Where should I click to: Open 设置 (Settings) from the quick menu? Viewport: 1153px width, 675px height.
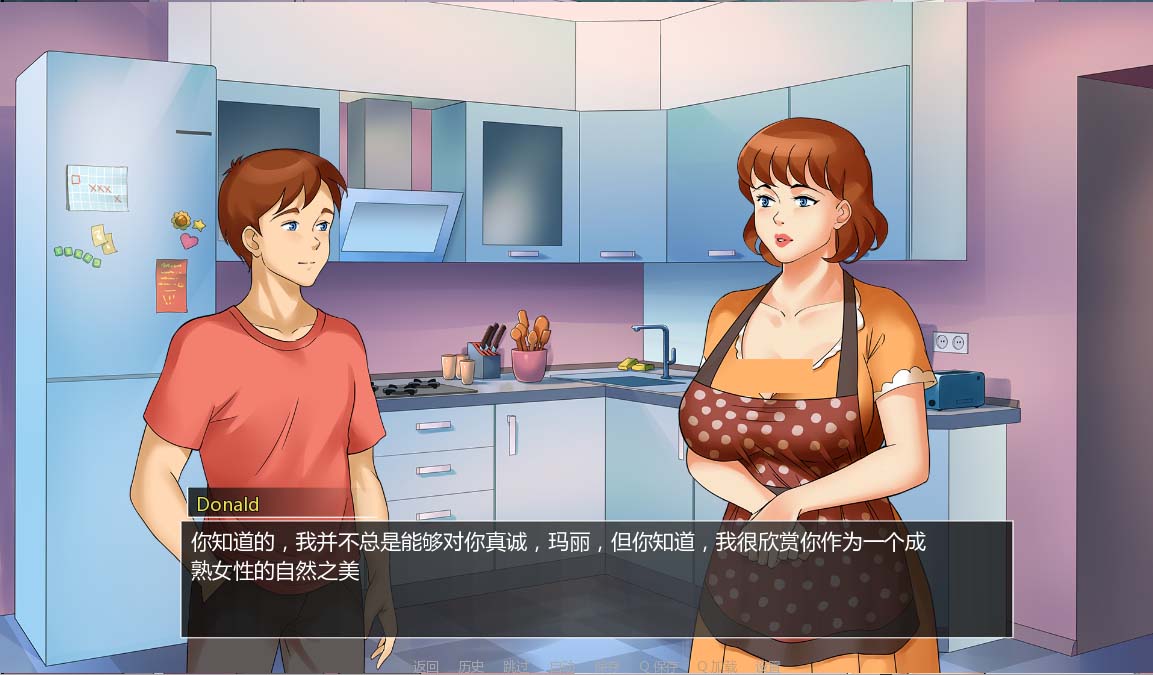point(768,667)
